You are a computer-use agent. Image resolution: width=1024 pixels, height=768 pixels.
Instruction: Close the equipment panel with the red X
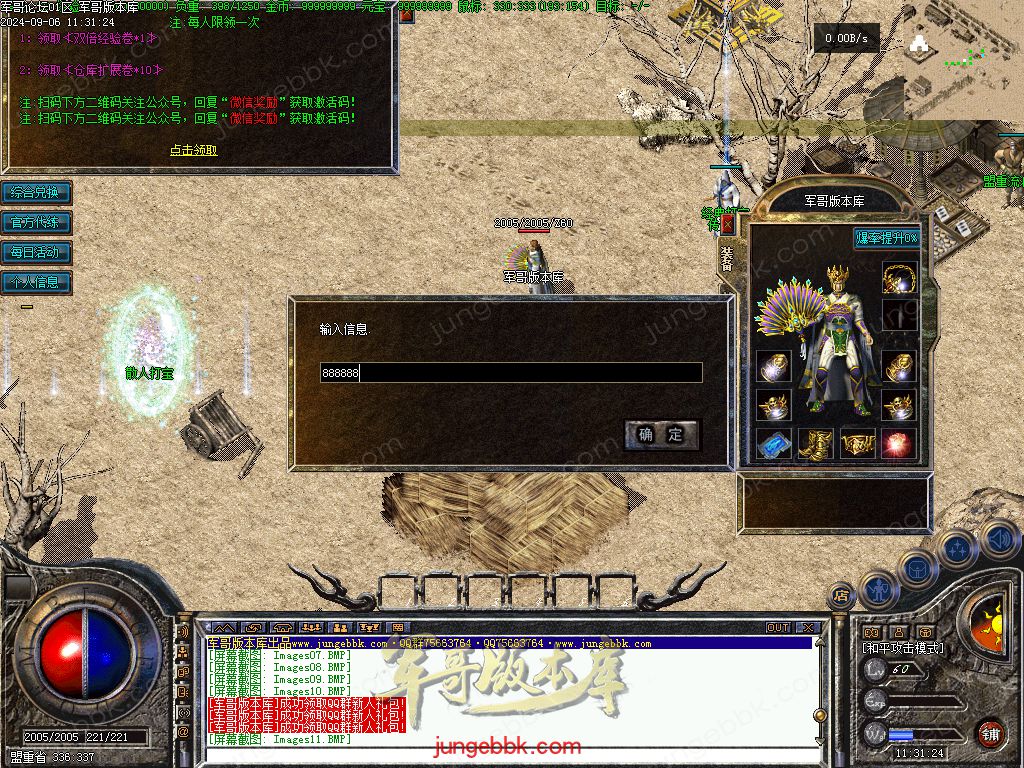pyautogui.click(x=727, y=225)
